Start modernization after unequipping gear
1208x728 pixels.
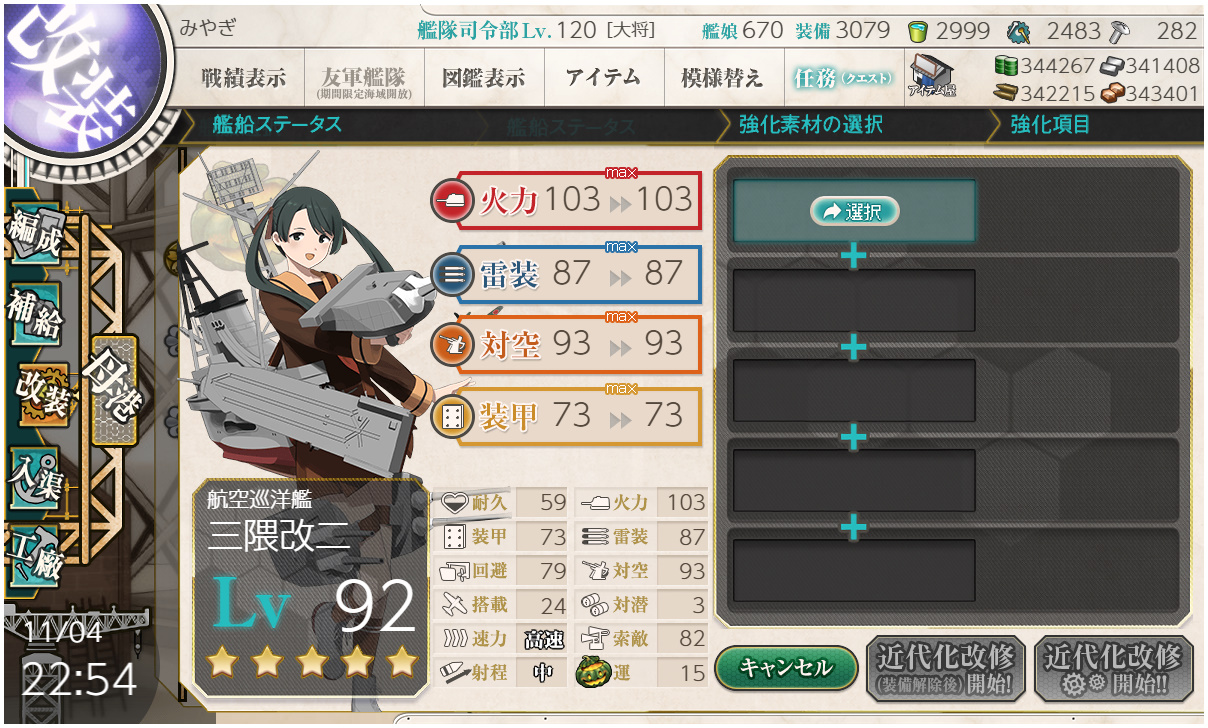click(x=945, y=667)
